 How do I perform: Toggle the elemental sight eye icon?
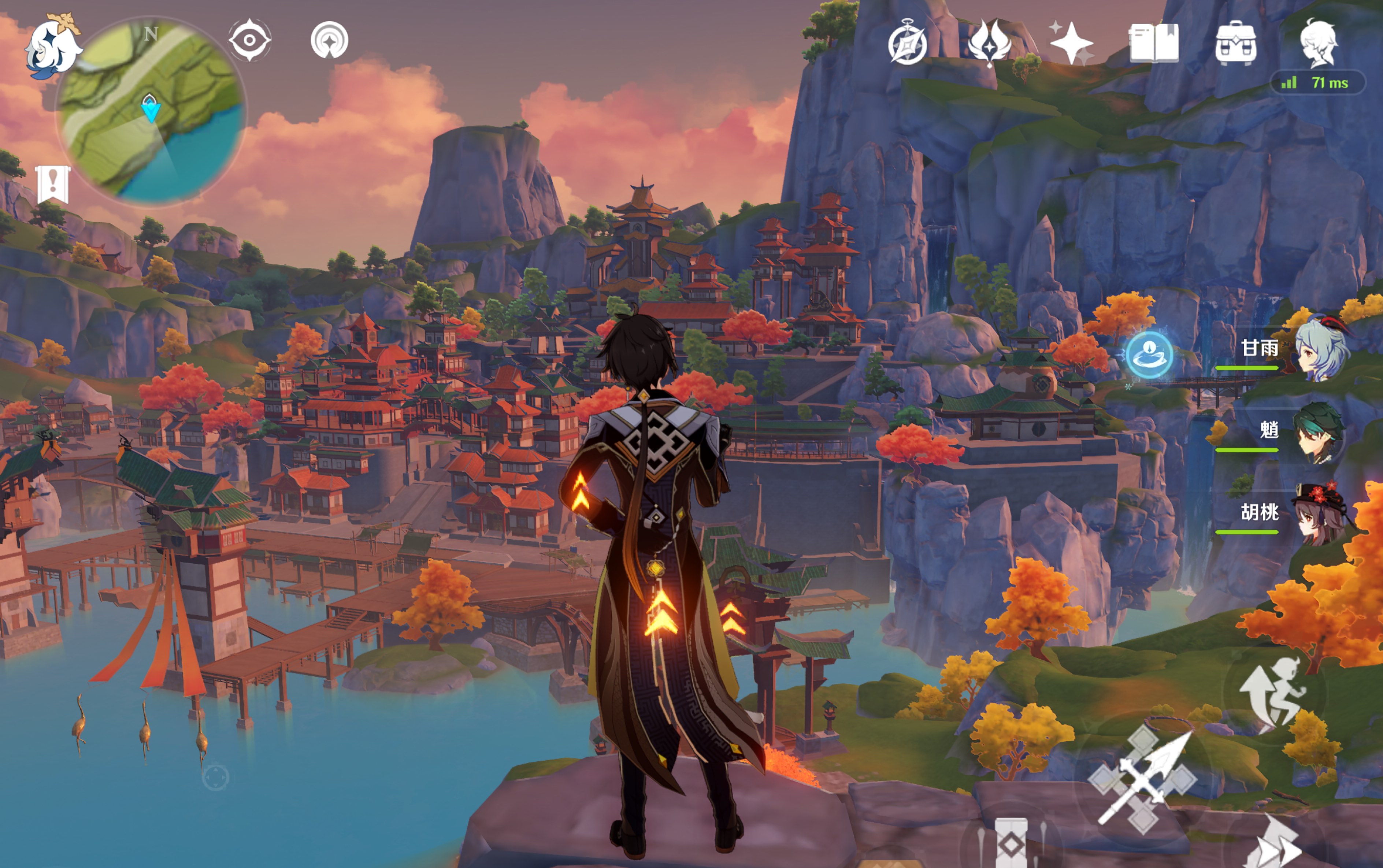(x=250, y=40)
